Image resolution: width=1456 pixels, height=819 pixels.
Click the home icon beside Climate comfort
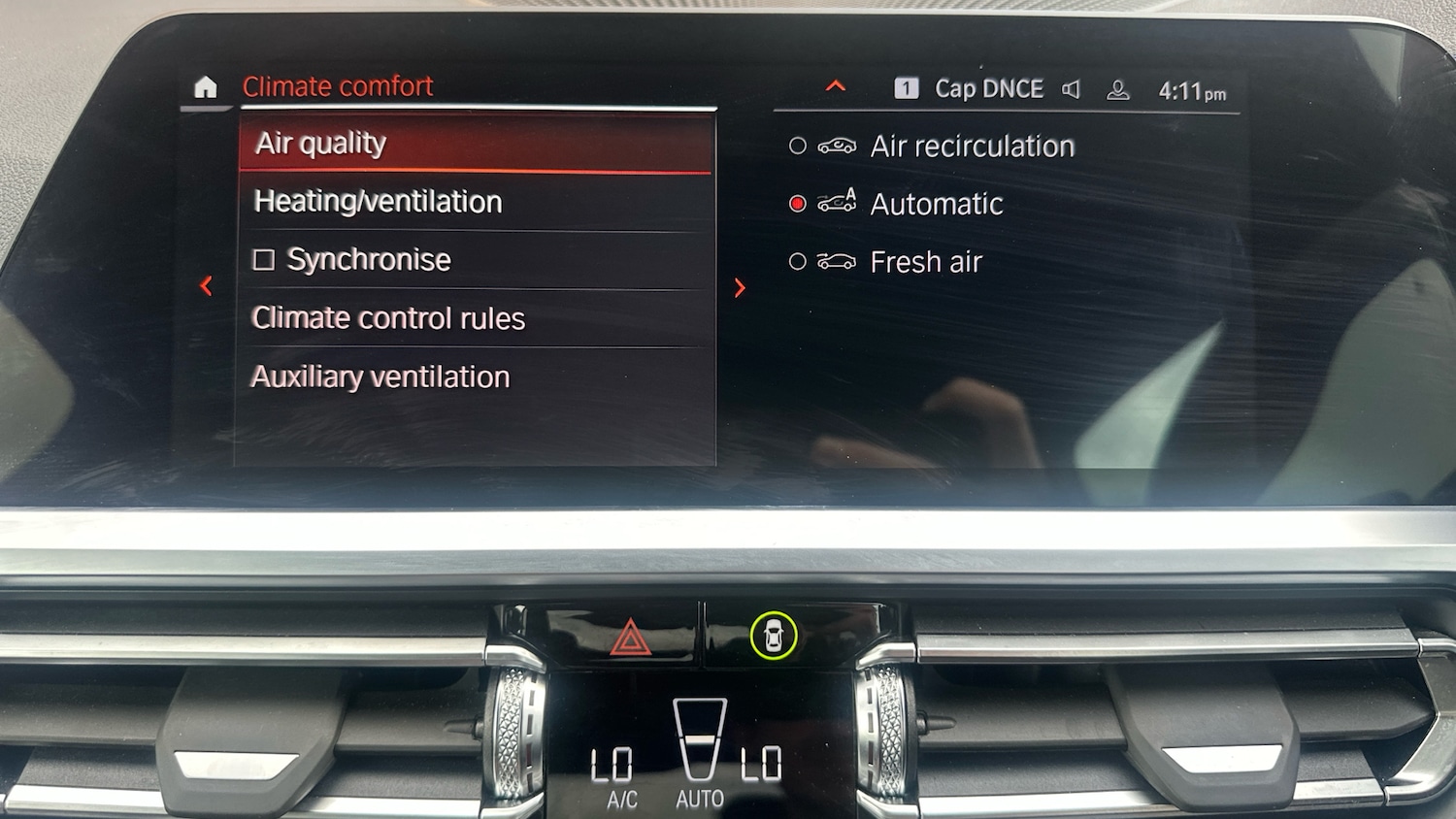tap(205, 88)
